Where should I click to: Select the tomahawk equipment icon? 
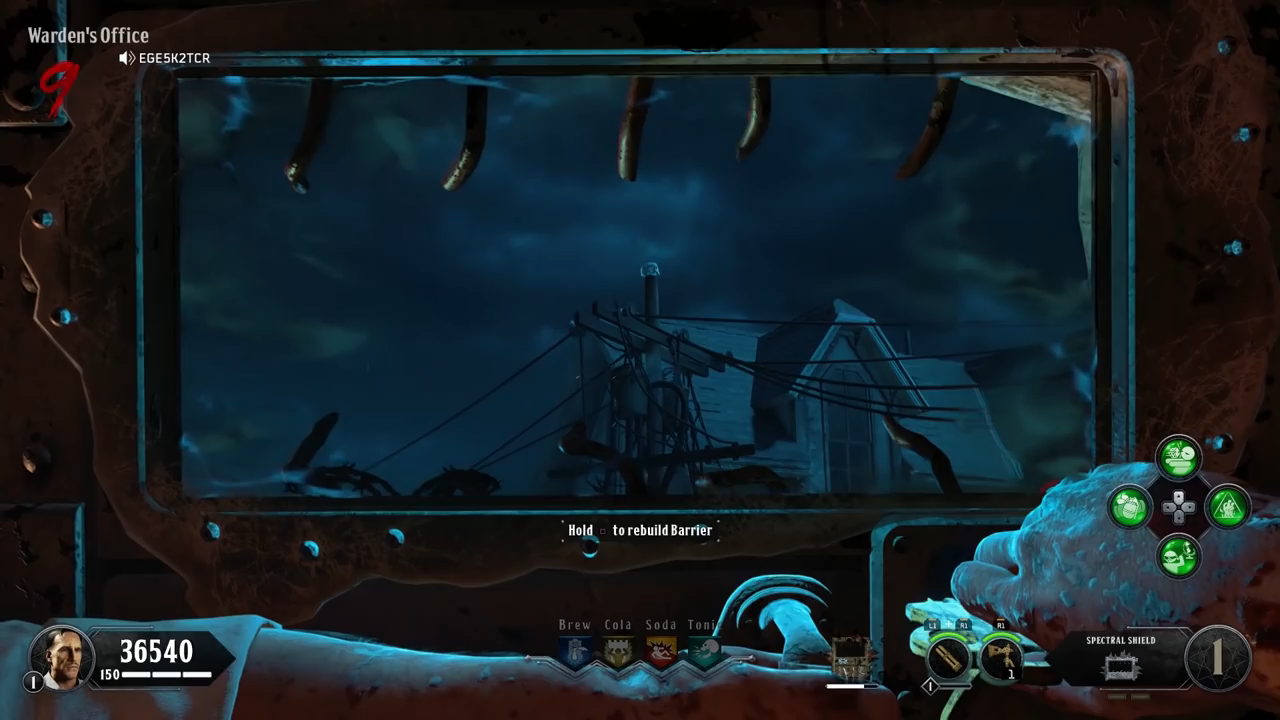(1000, 658)
